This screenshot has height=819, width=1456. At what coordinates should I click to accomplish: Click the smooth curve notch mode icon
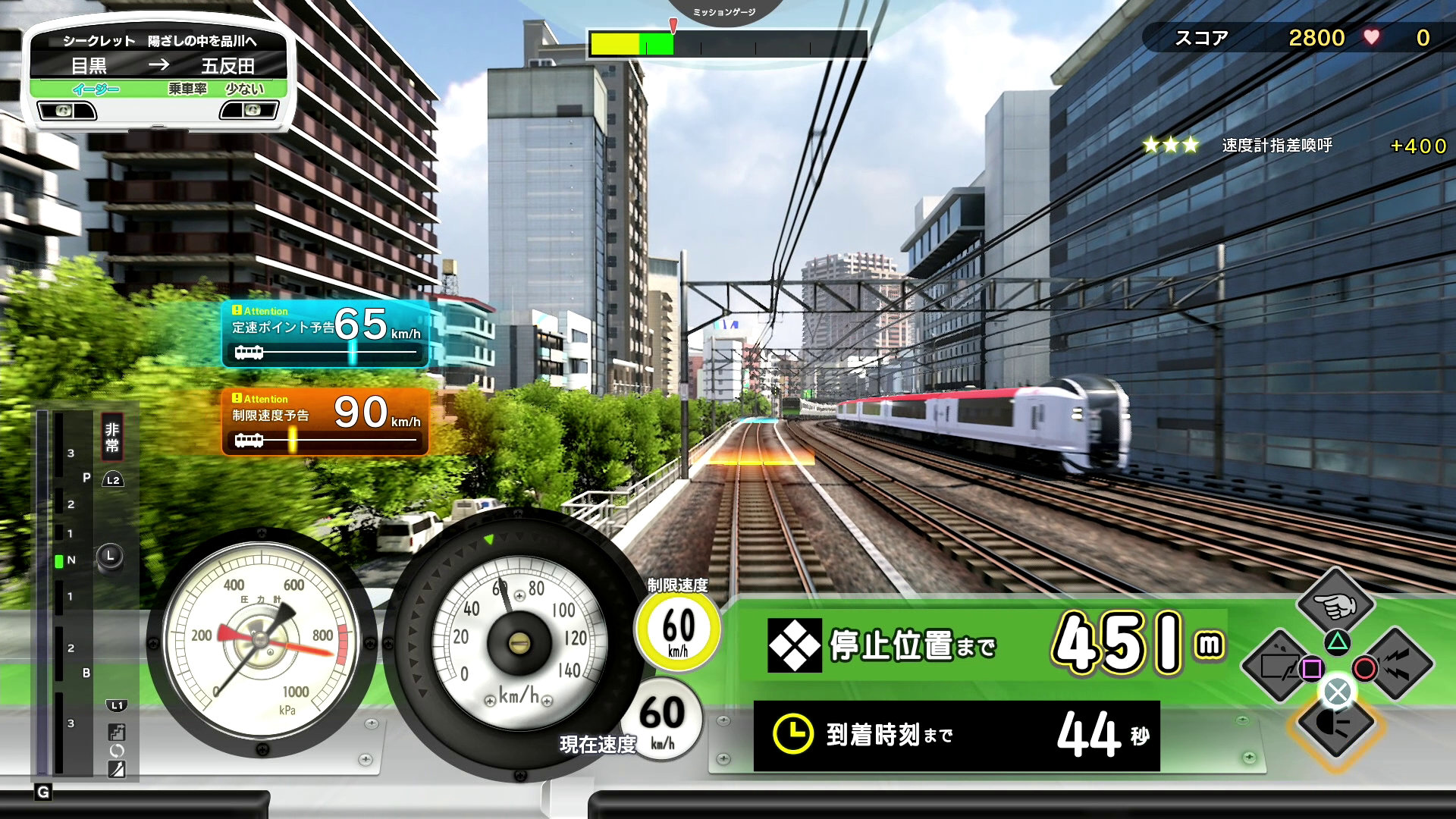click(117, 770)
